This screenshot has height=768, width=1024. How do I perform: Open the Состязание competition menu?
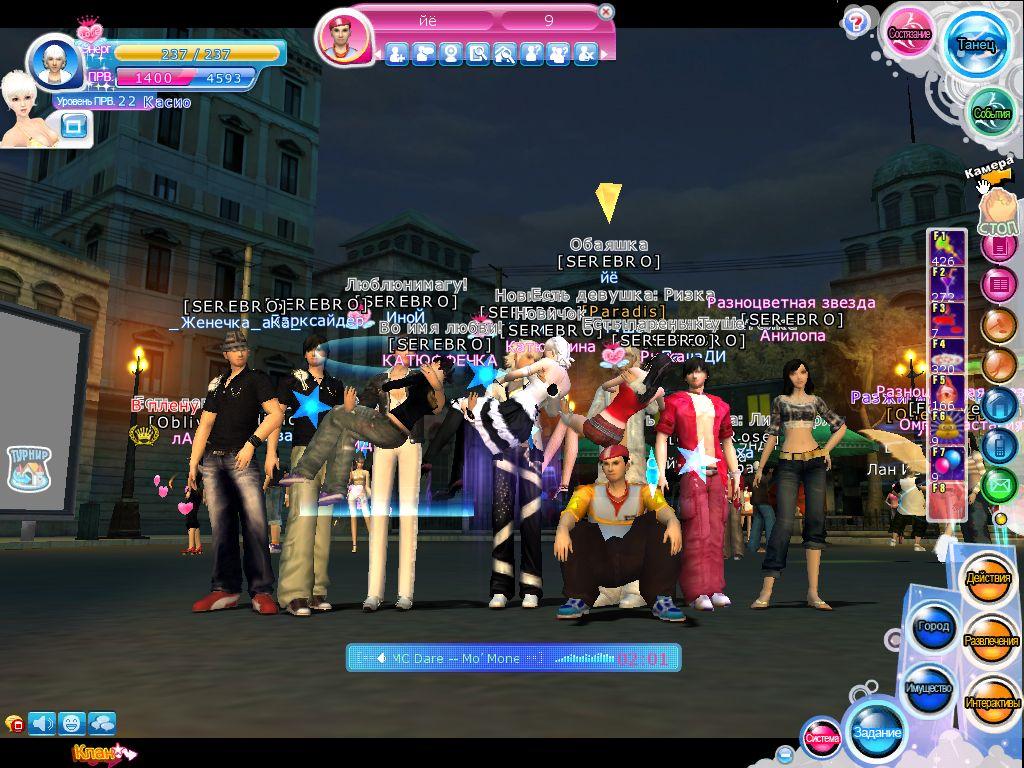[x=910, y=34]
